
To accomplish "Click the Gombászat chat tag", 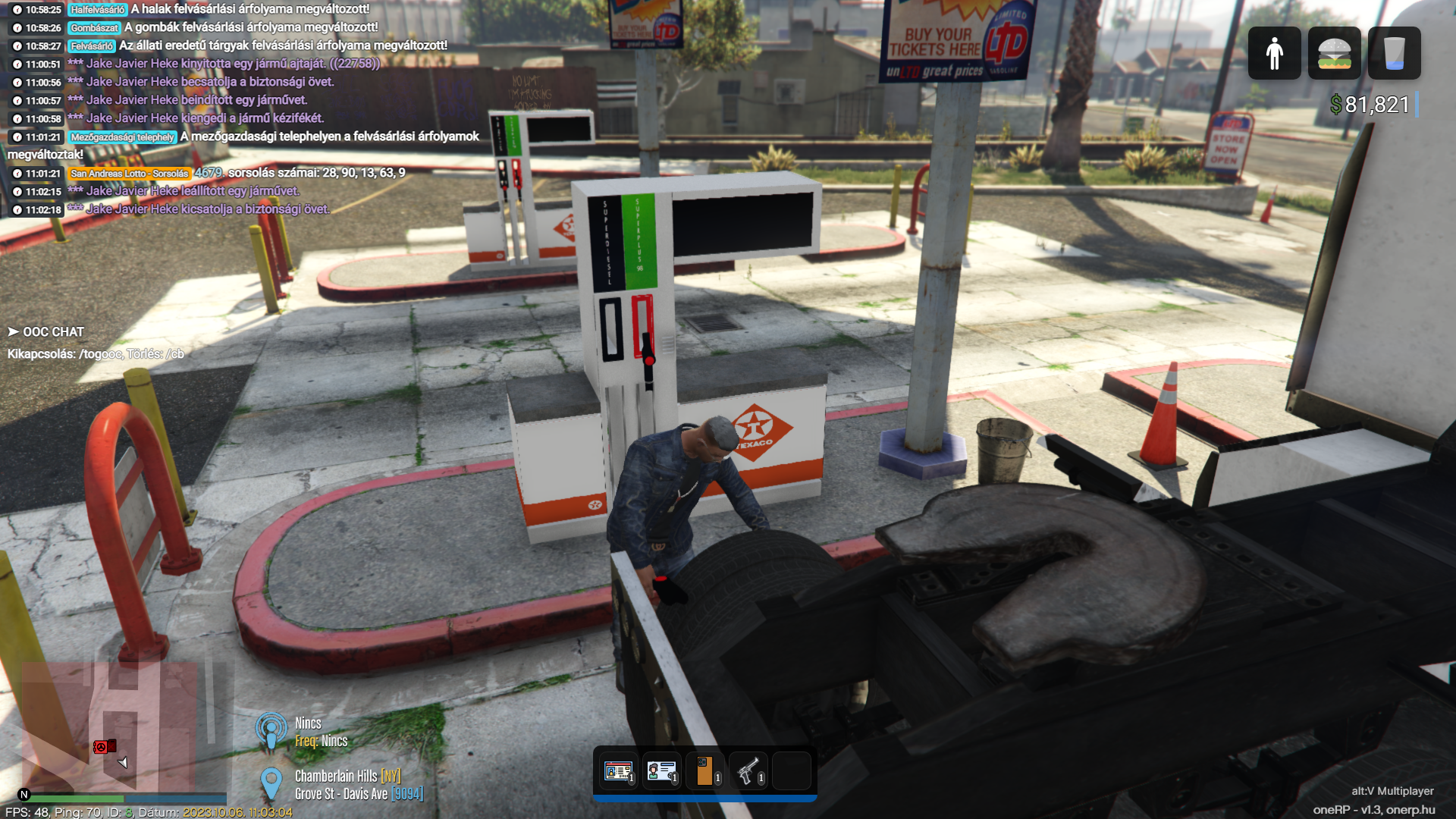I will pyautogui.click(x=94, y=28).
